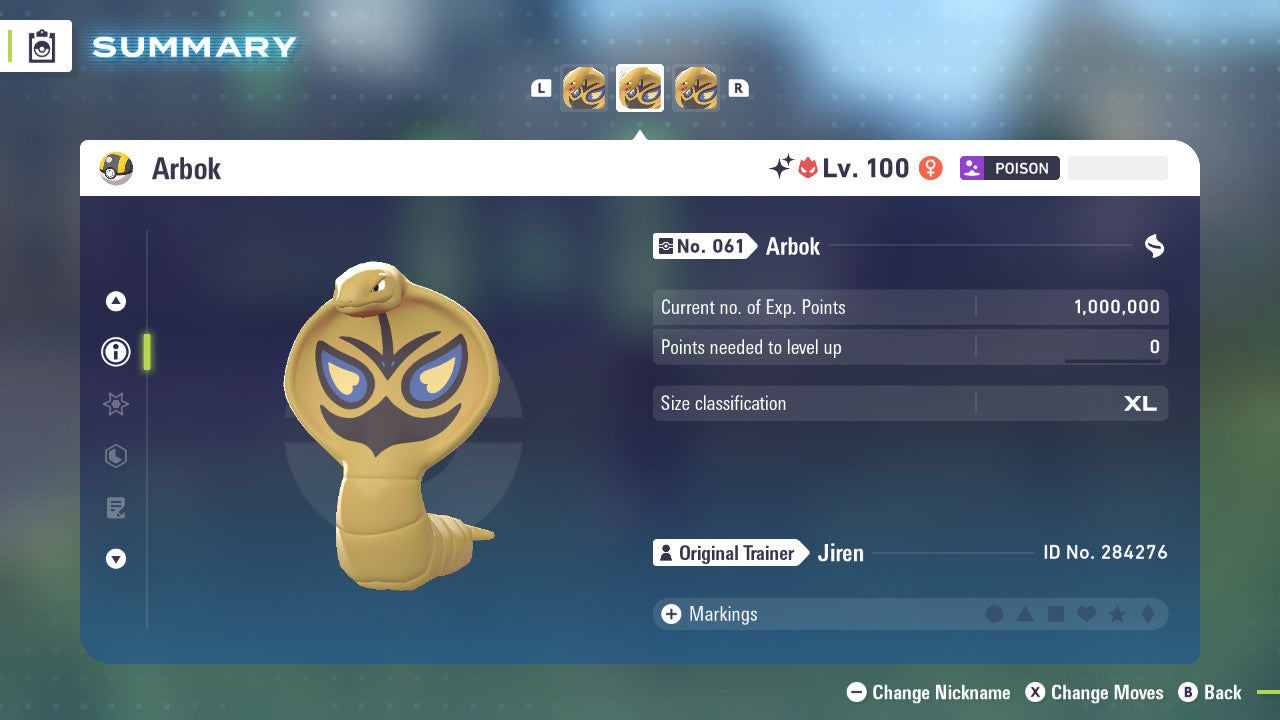Toggle the star marking

1118,614
